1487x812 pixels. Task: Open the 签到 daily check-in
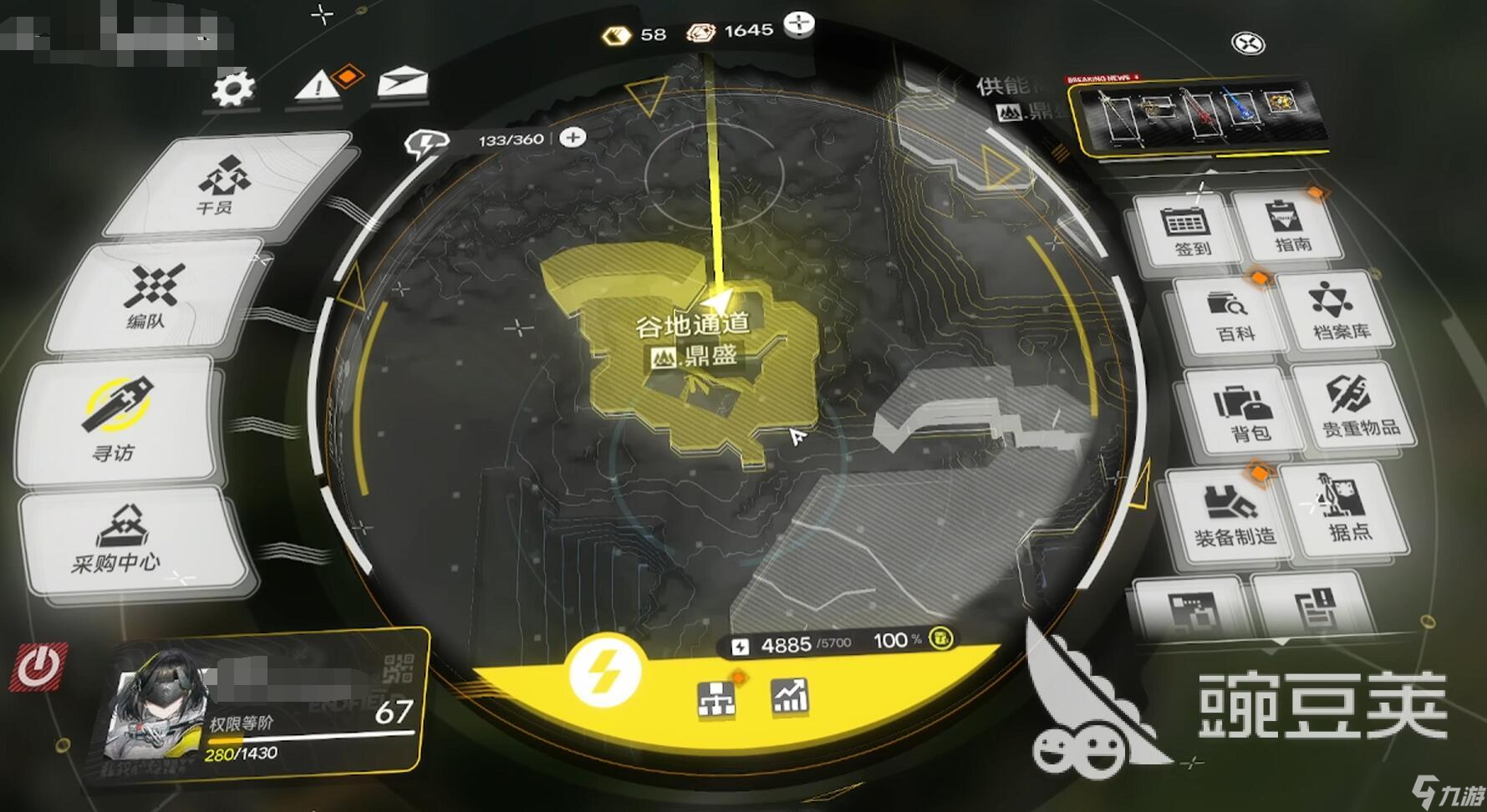click(1188, 231)
